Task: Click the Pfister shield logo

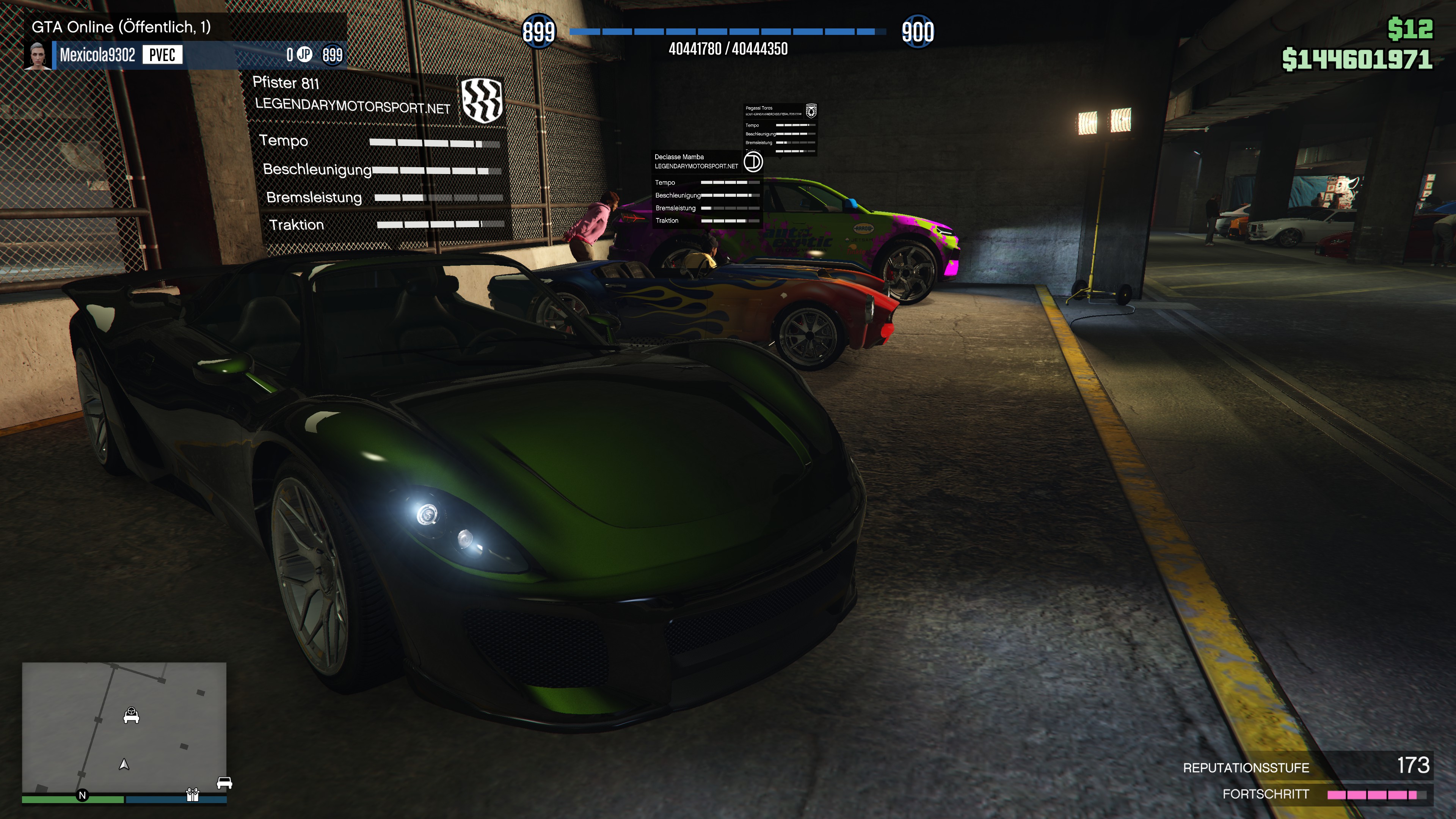Action: [482, 100]
